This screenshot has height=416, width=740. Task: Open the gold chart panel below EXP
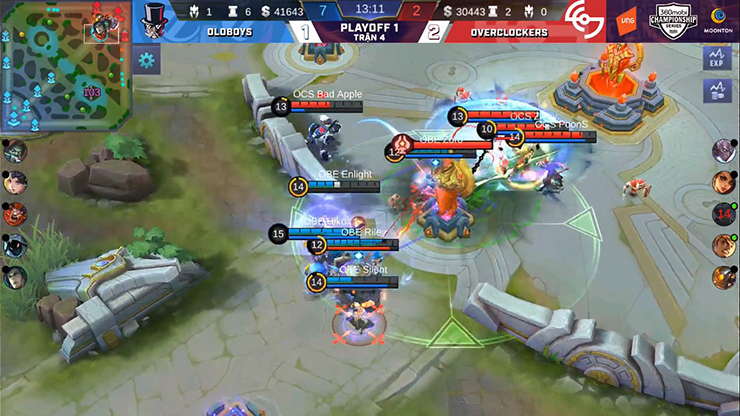pyautogui.click(x=716, y=91)
